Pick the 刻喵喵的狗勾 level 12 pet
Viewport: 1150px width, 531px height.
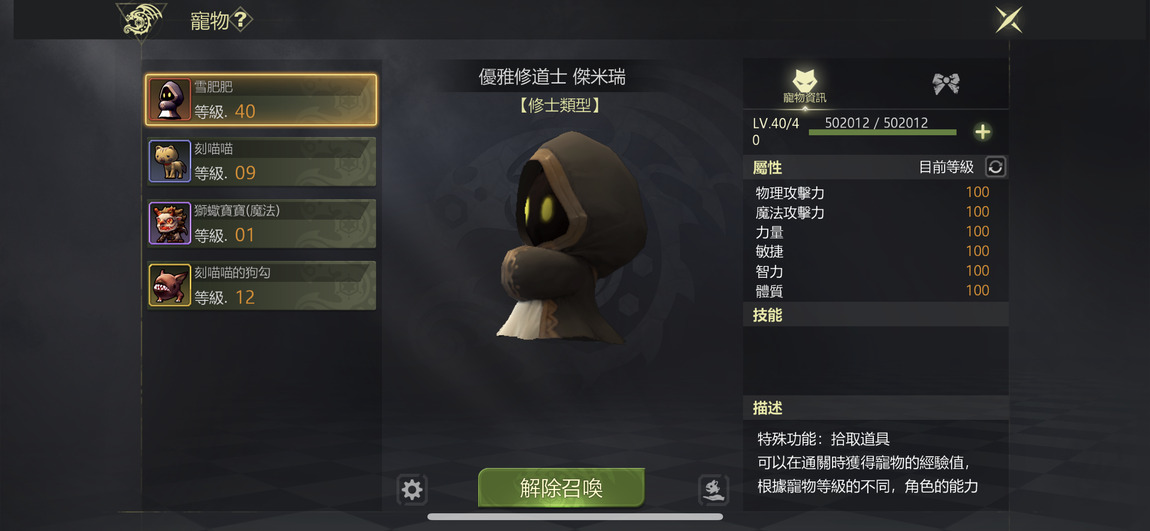tap(261, 285)
